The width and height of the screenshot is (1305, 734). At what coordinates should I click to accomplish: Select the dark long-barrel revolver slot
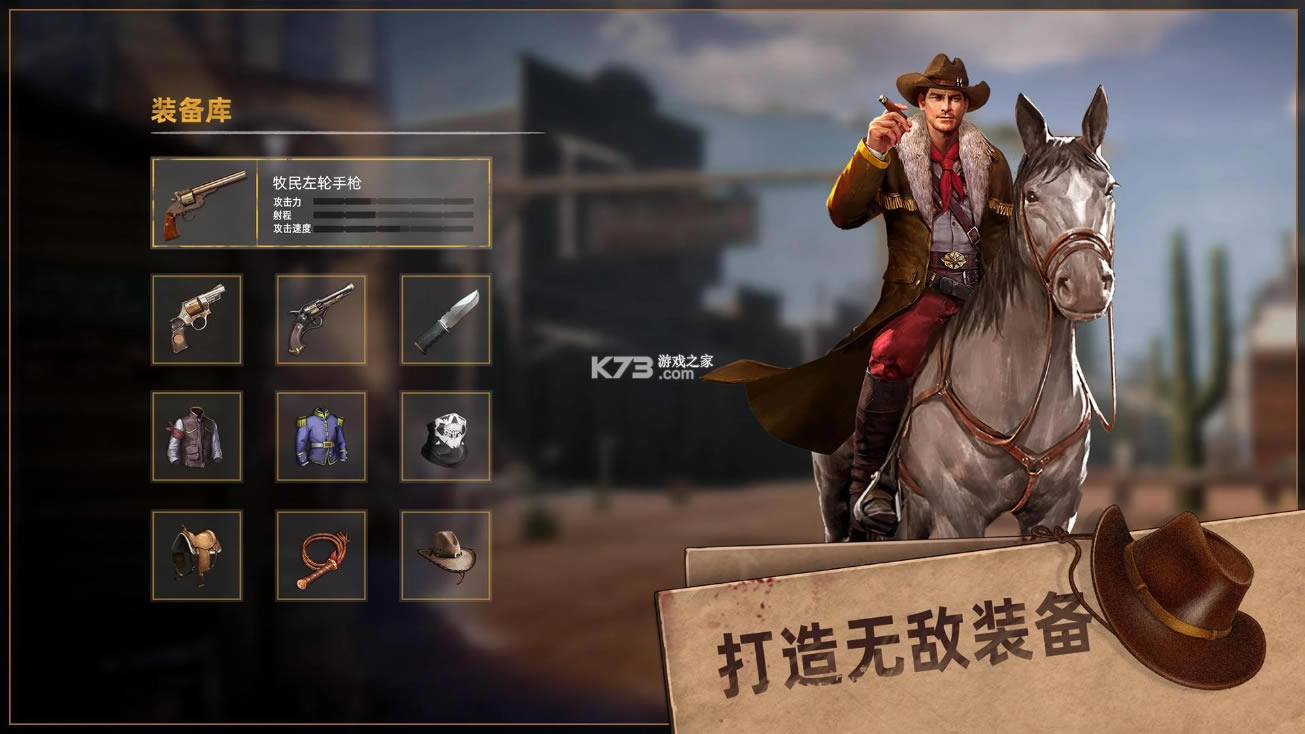point(321,319)
